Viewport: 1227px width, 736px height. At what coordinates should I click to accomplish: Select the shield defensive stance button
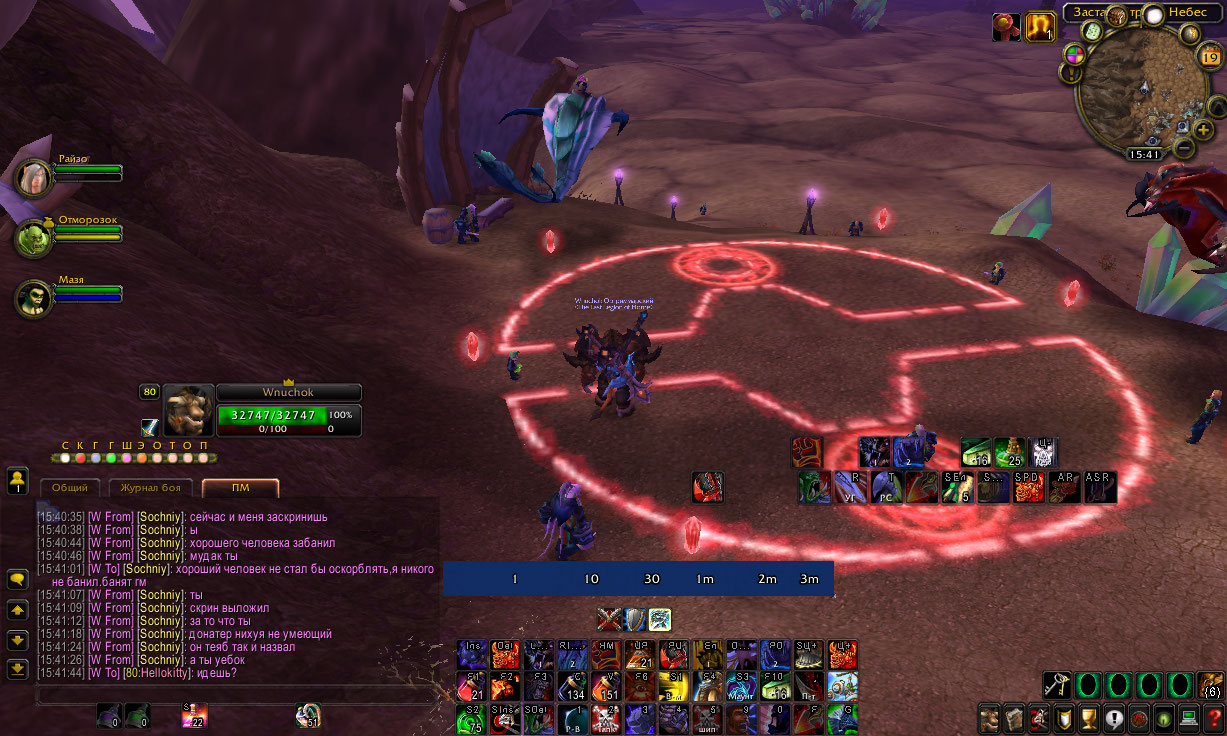[x=634, y=620]
